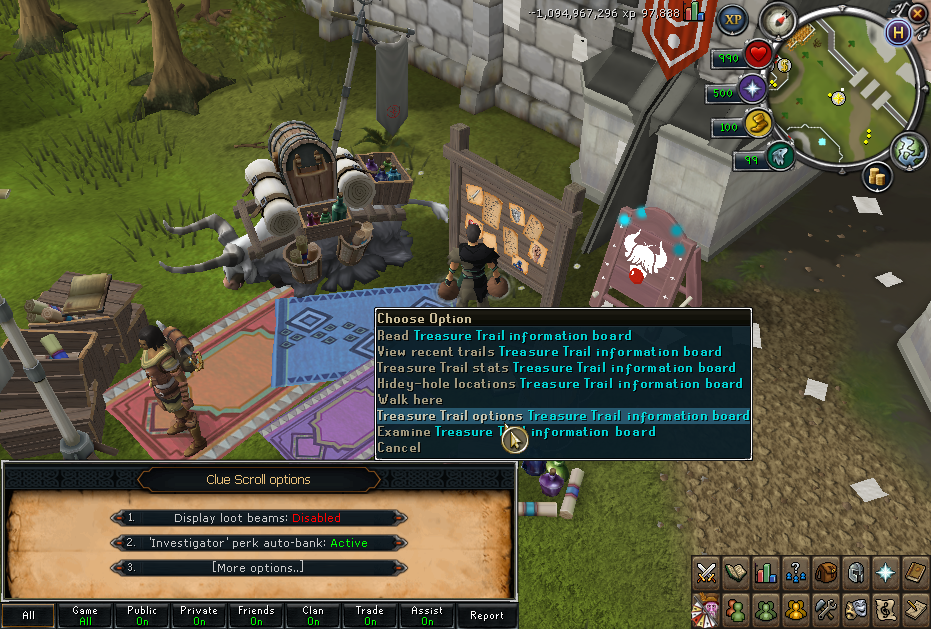Select the More options dialogue choice

258,568
